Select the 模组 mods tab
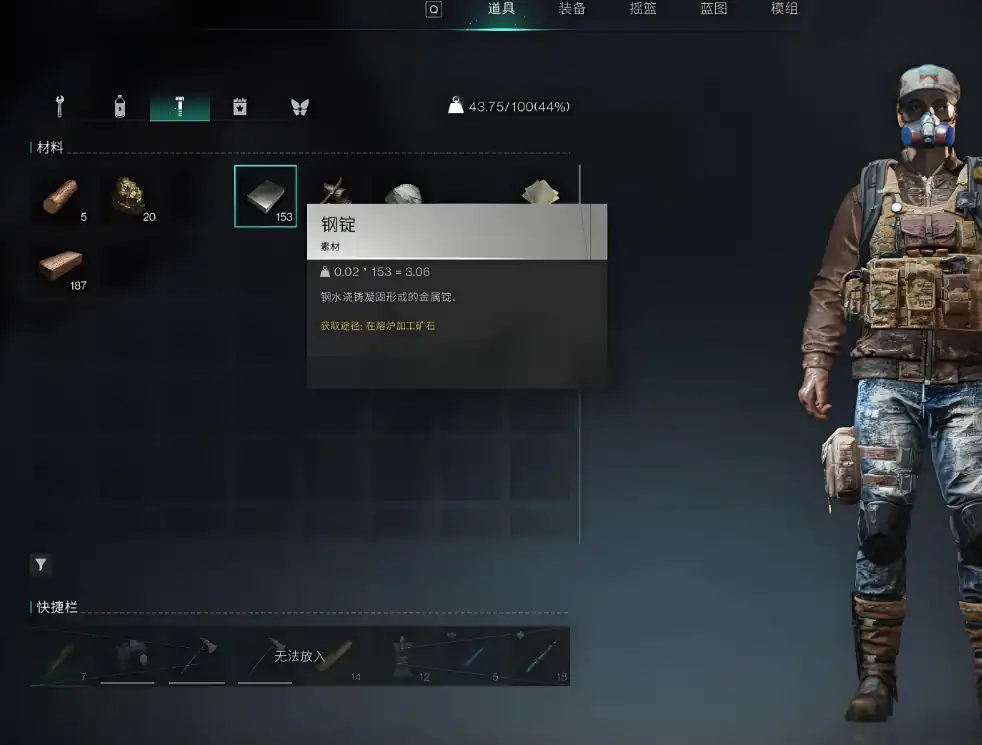The width and height of the screenshot is (982, 745). click(785, 9)
